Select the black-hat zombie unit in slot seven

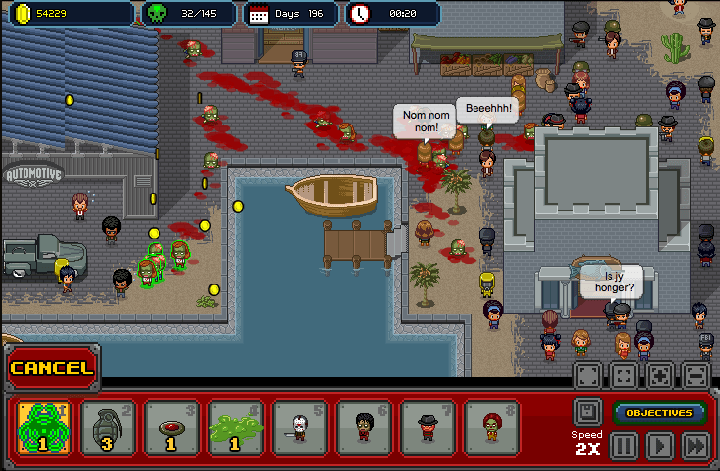point(427,427)
